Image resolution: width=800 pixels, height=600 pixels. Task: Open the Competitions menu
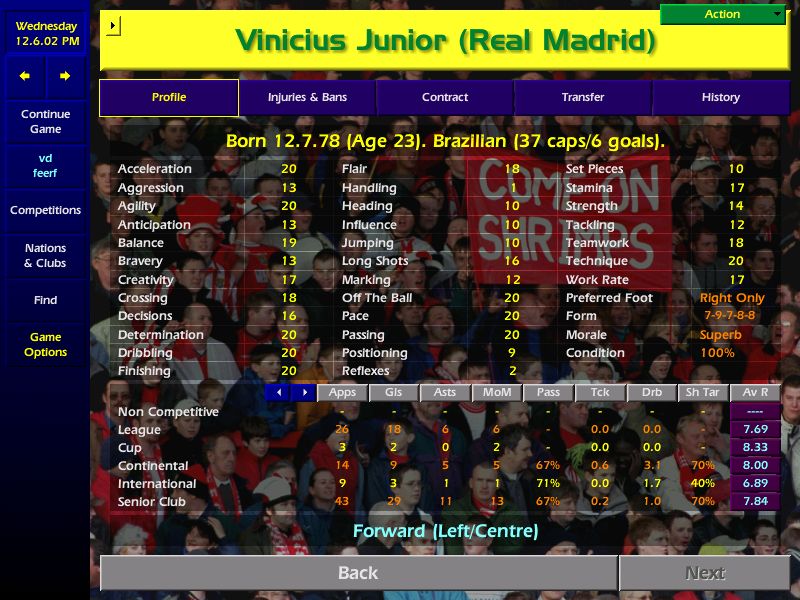tap(45, 210)
